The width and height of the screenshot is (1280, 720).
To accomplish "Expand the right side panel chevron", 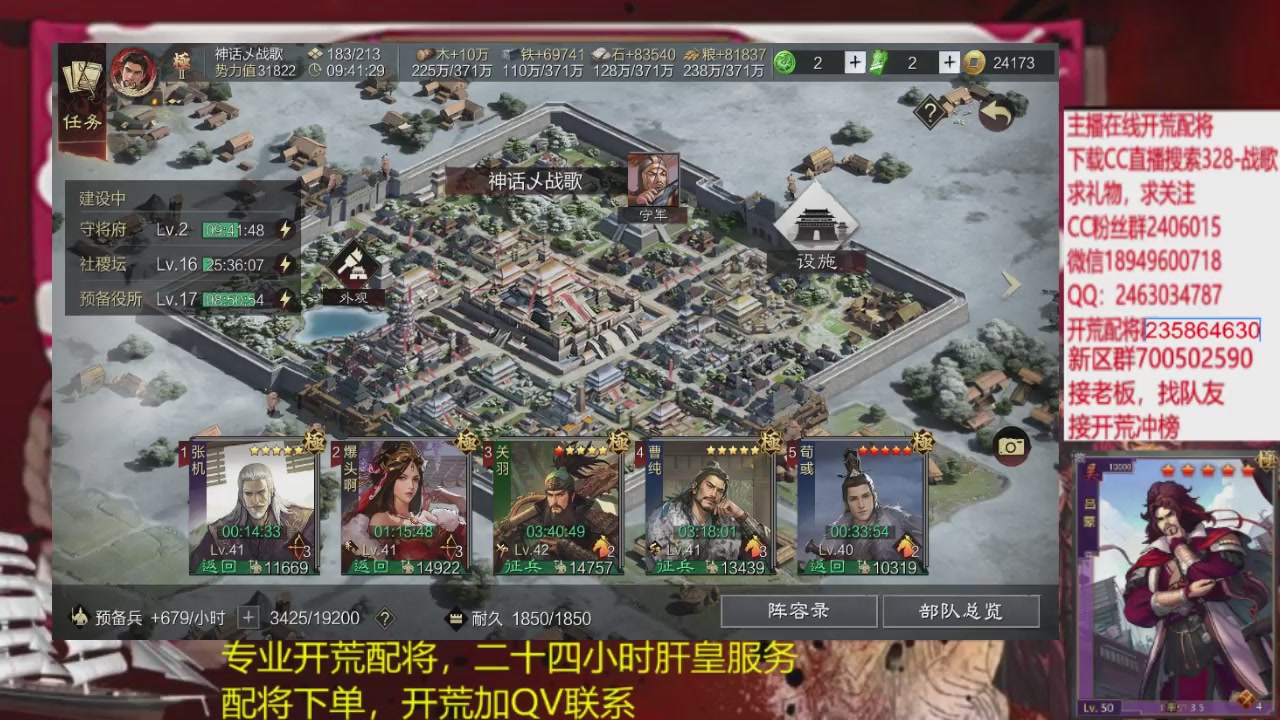I will (x=1010, y=285).
